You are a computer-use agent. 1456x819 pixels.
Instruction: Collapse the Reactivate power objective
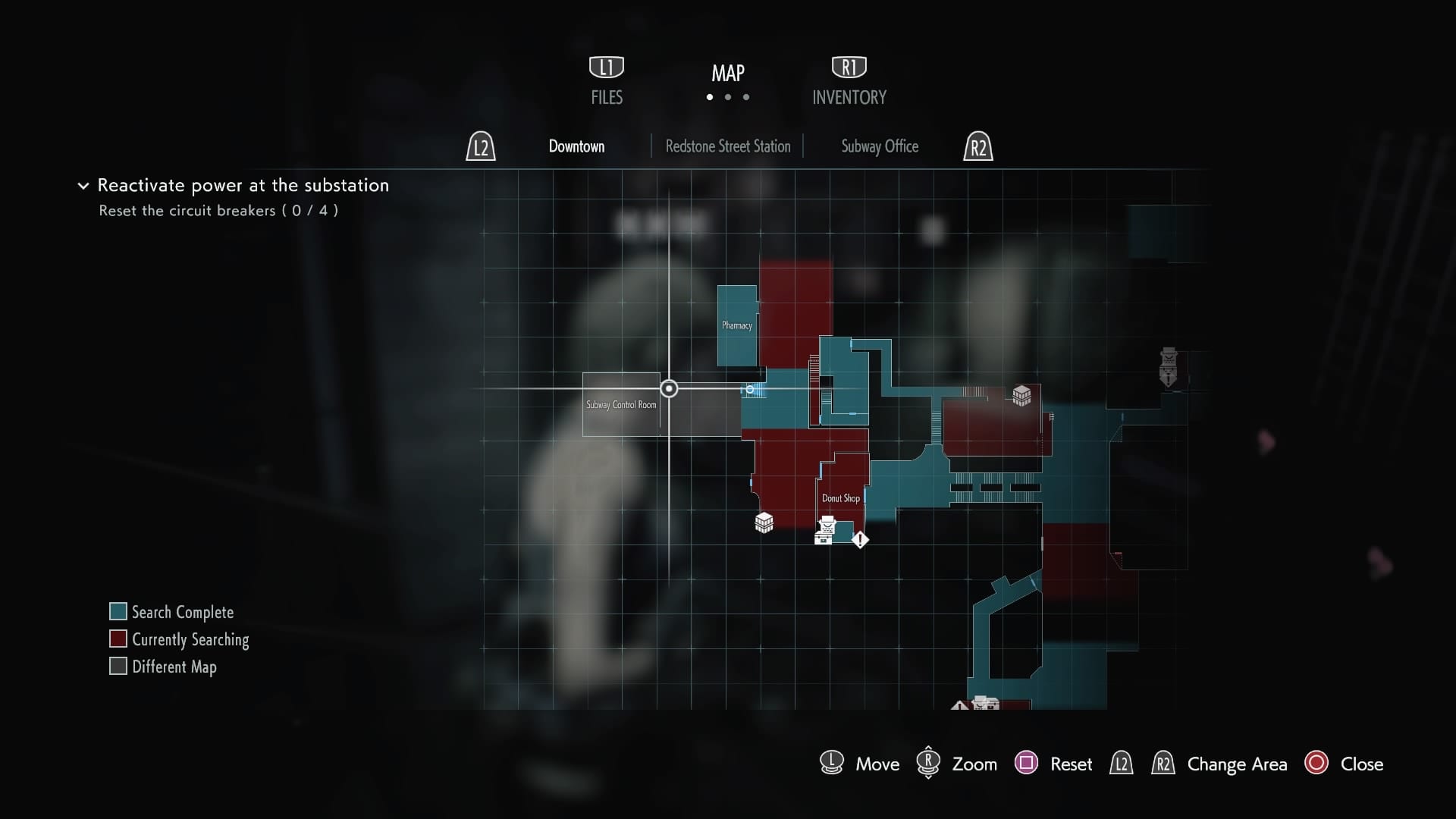pos(83,186)
